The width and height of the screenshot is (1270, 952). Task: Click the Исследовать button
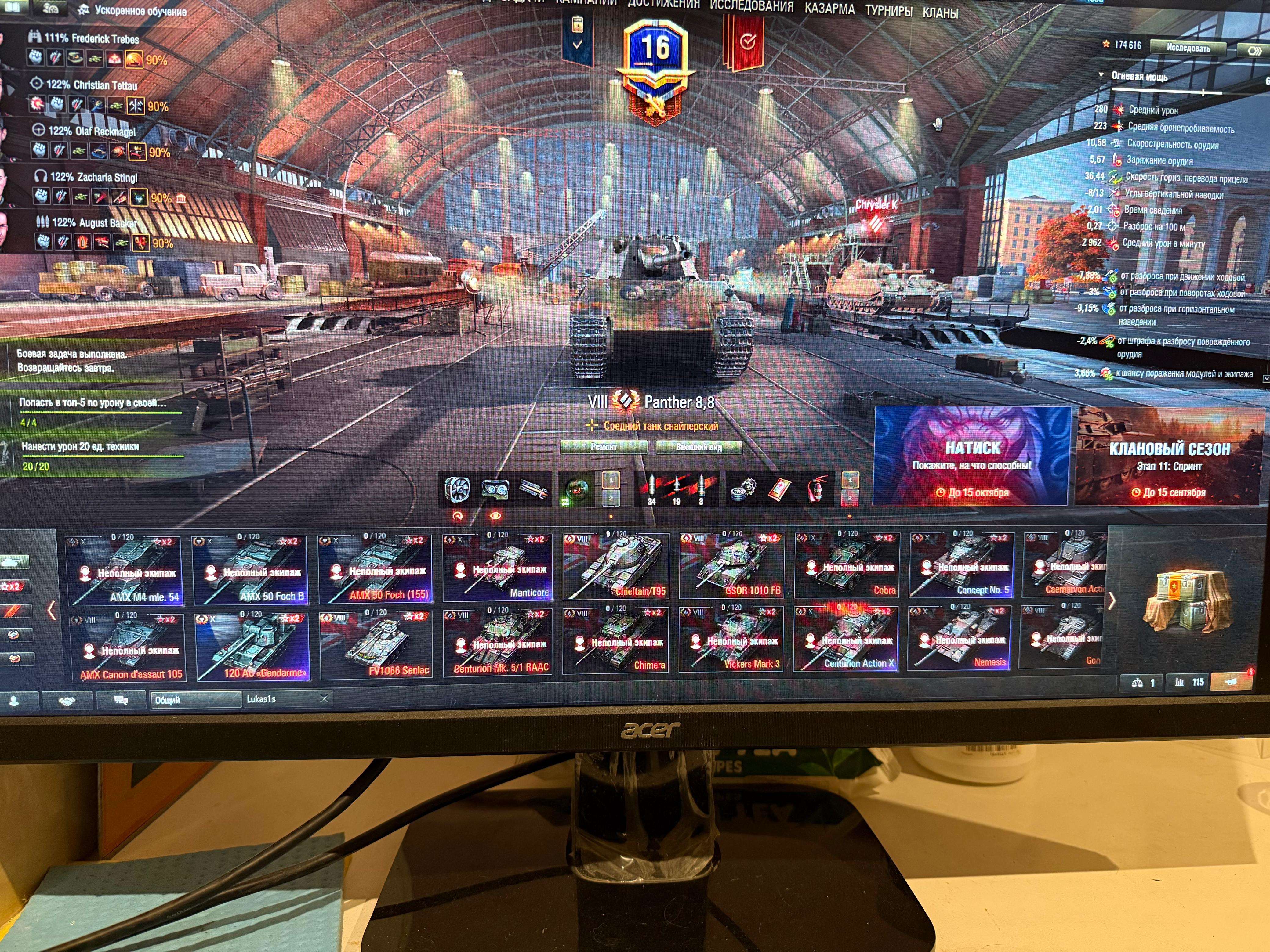click(x=1188, y=48)
